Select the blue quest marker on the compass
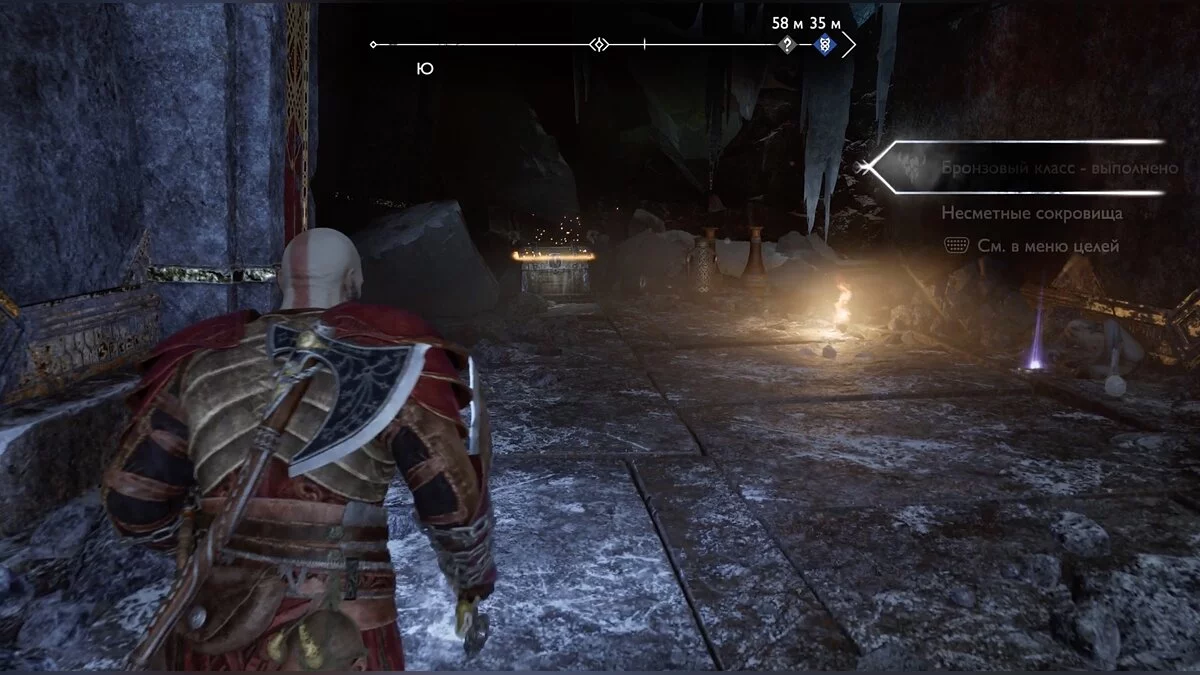The height and width of the screenshot is (675, 1200). [823, 45]
